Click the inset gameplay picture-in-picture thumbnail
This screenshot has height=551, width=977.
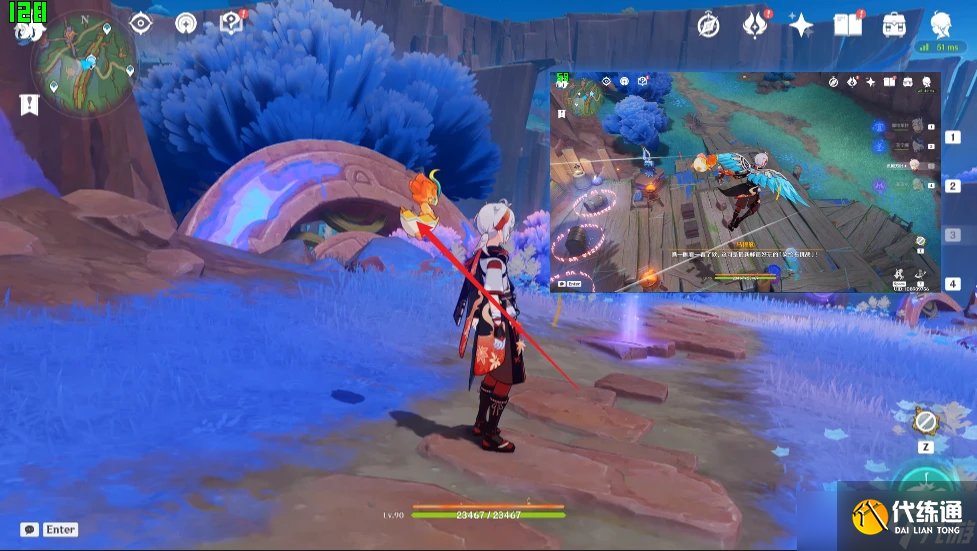746,182
